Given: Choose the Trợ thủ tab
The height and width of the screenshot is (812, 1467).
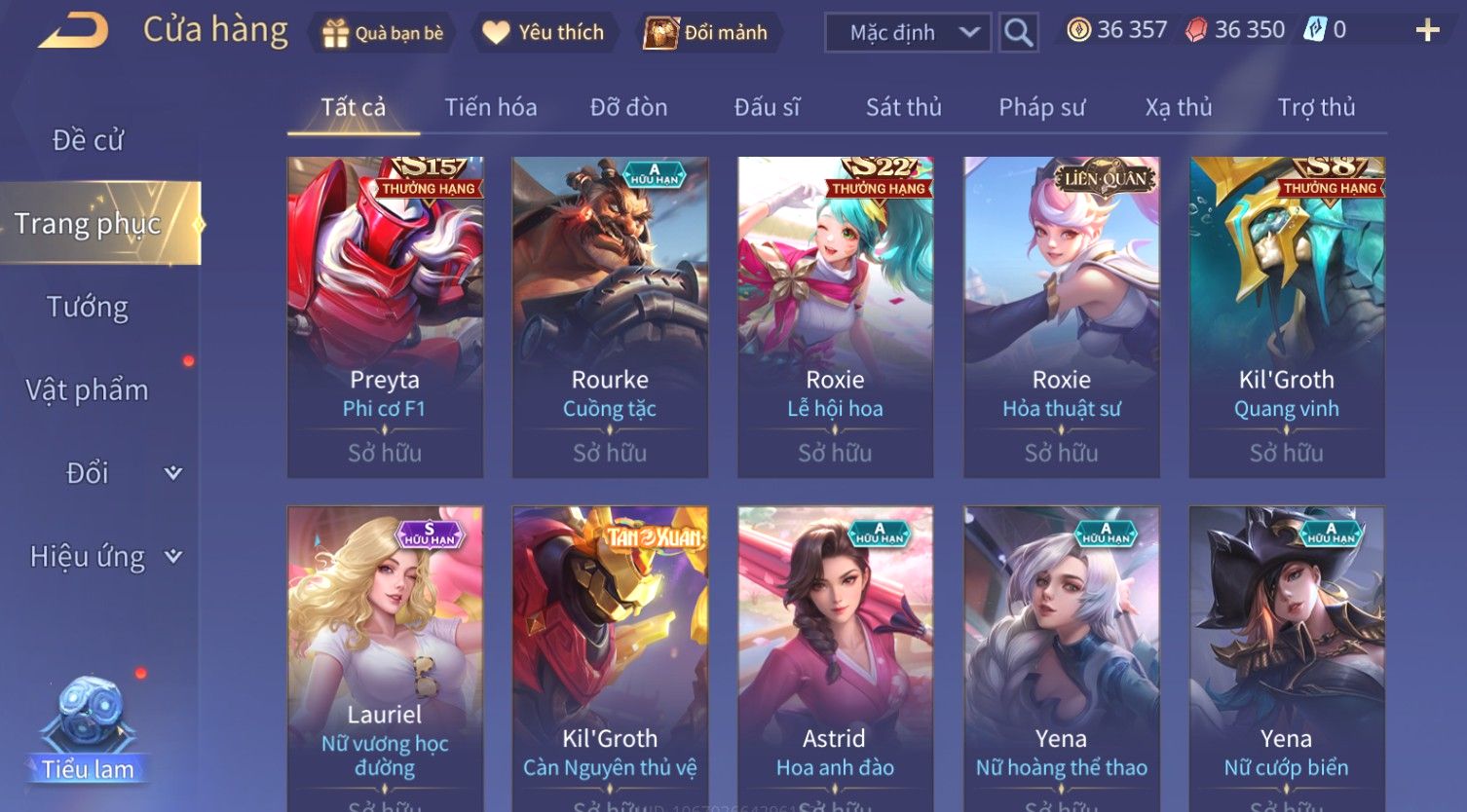Looking at the screenshot, I should 1316,107.
